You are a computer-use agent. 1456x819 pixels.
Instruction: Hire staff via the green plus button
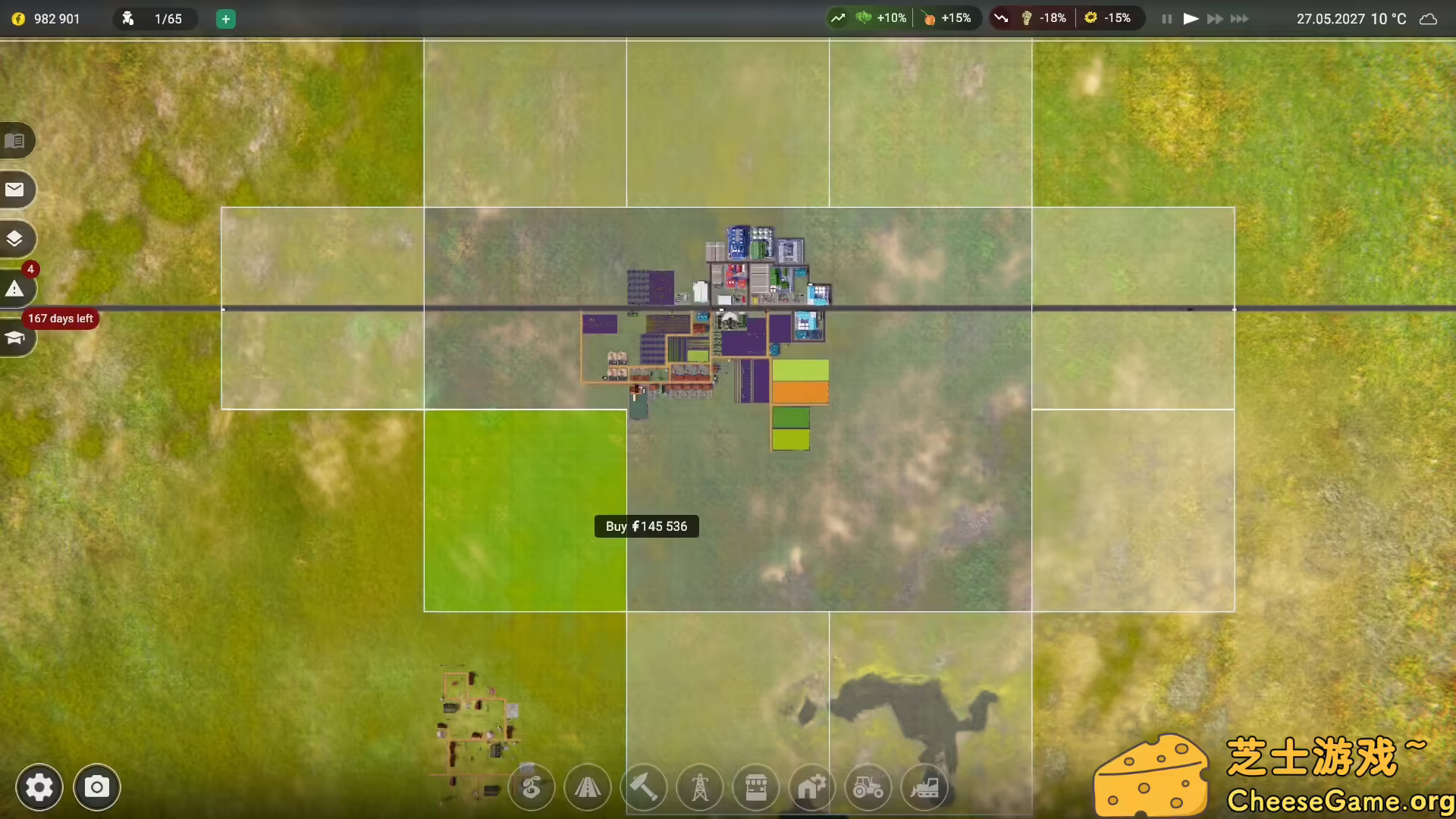pyautogui.click(x=224, y=19)
